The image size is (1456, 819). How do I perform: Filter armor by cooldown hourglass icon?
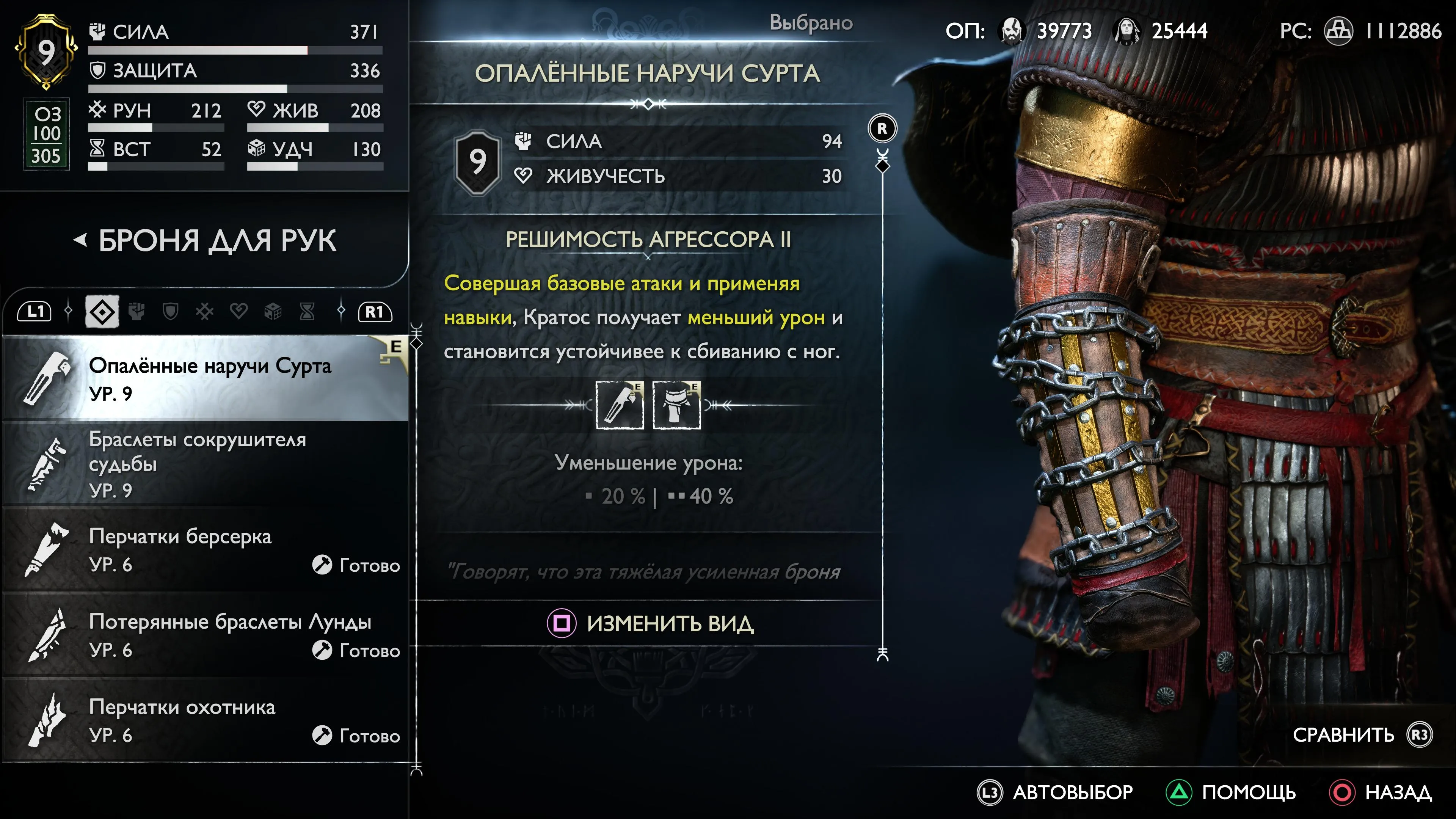[307, 311]
